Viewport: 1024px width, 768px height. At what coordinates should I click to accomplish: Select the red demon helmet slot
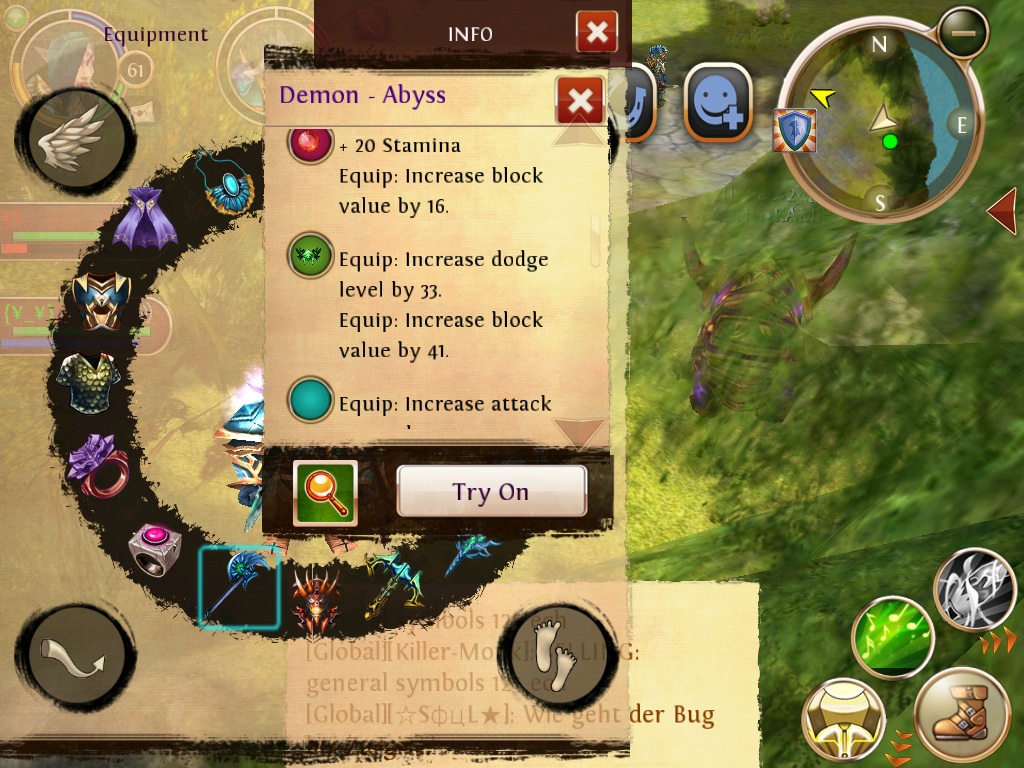tap(315, 600)
